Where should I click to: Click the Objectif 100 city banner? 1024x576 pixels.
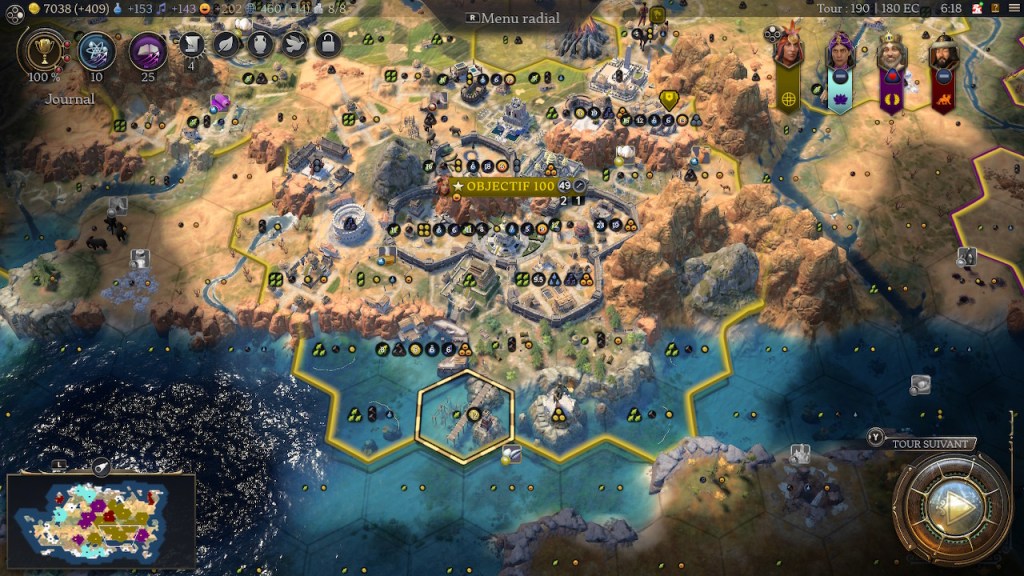point(503,186)
